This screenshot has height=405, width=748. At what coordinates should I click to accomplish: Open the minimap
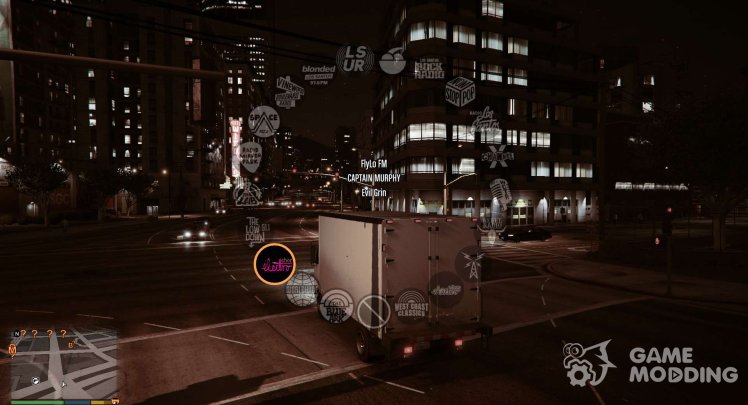62,362
